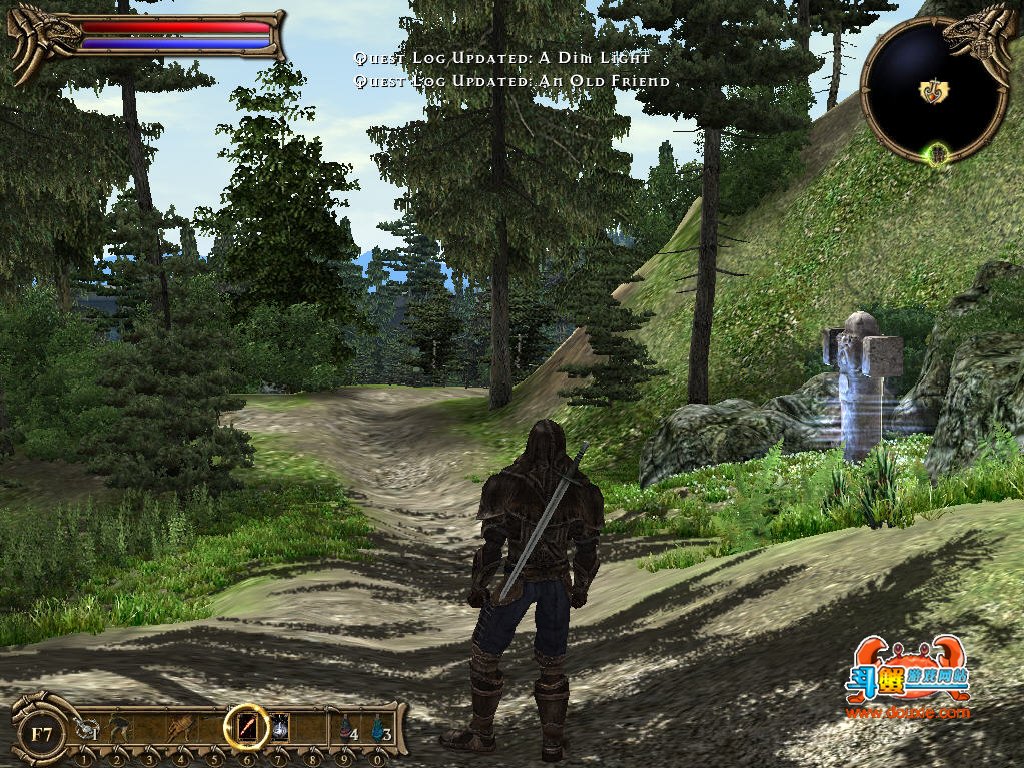1024x768 pixels.
Task: Select the highlighted red sword slot
Action: (x=246, y=727)
